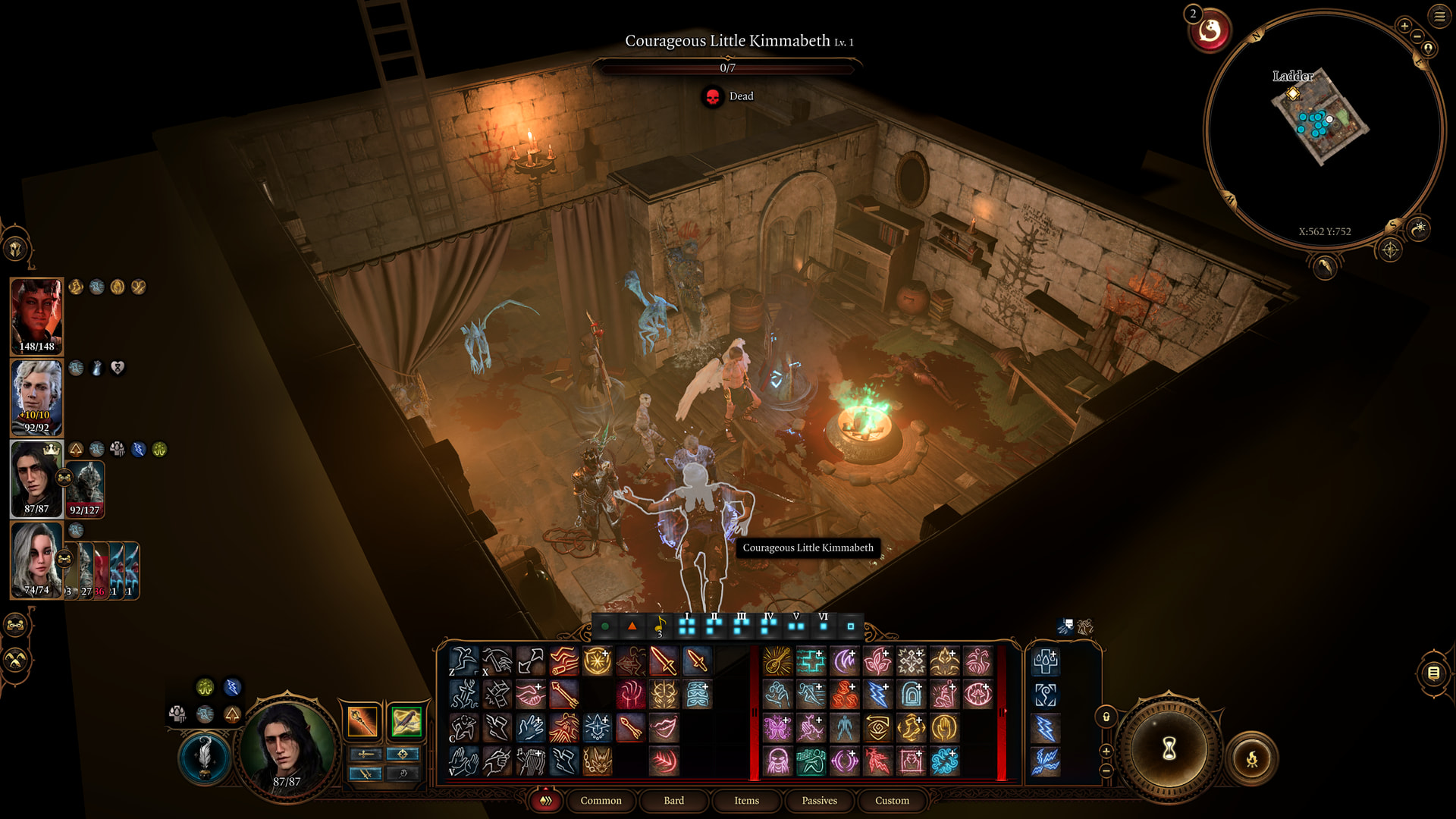This screenshot has height=819, width=1456.
Task: End turn with the hourglass button
Action: click(x=1169, y=748)
